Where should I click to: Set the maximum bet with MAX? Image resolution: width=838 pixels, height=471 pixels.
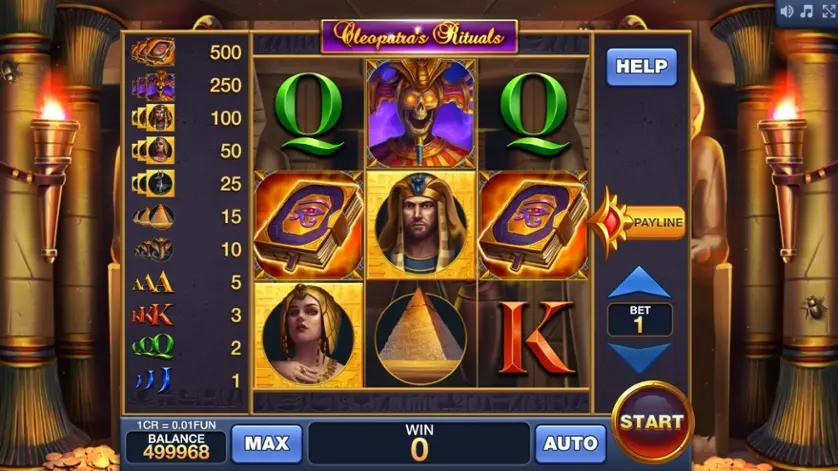tap(267, 443)
